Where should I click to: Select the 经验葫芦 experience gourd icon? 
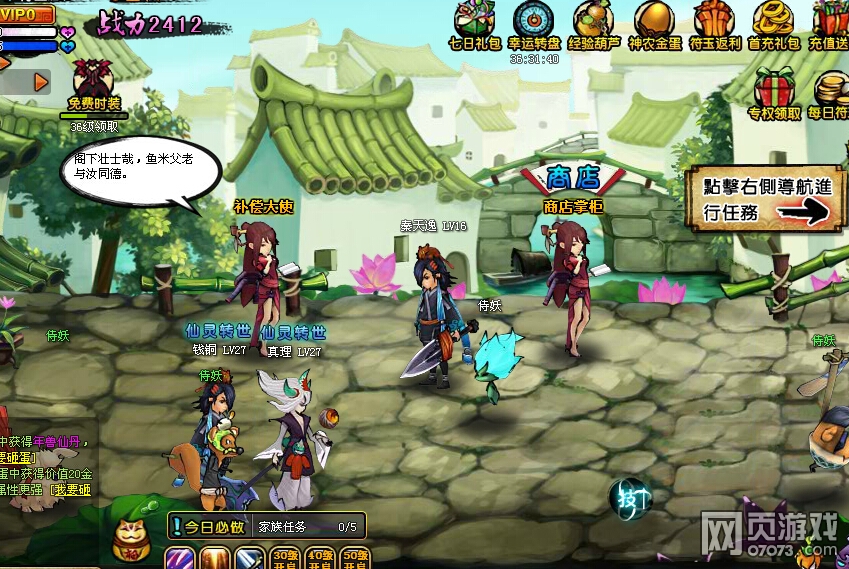point(593,22)
